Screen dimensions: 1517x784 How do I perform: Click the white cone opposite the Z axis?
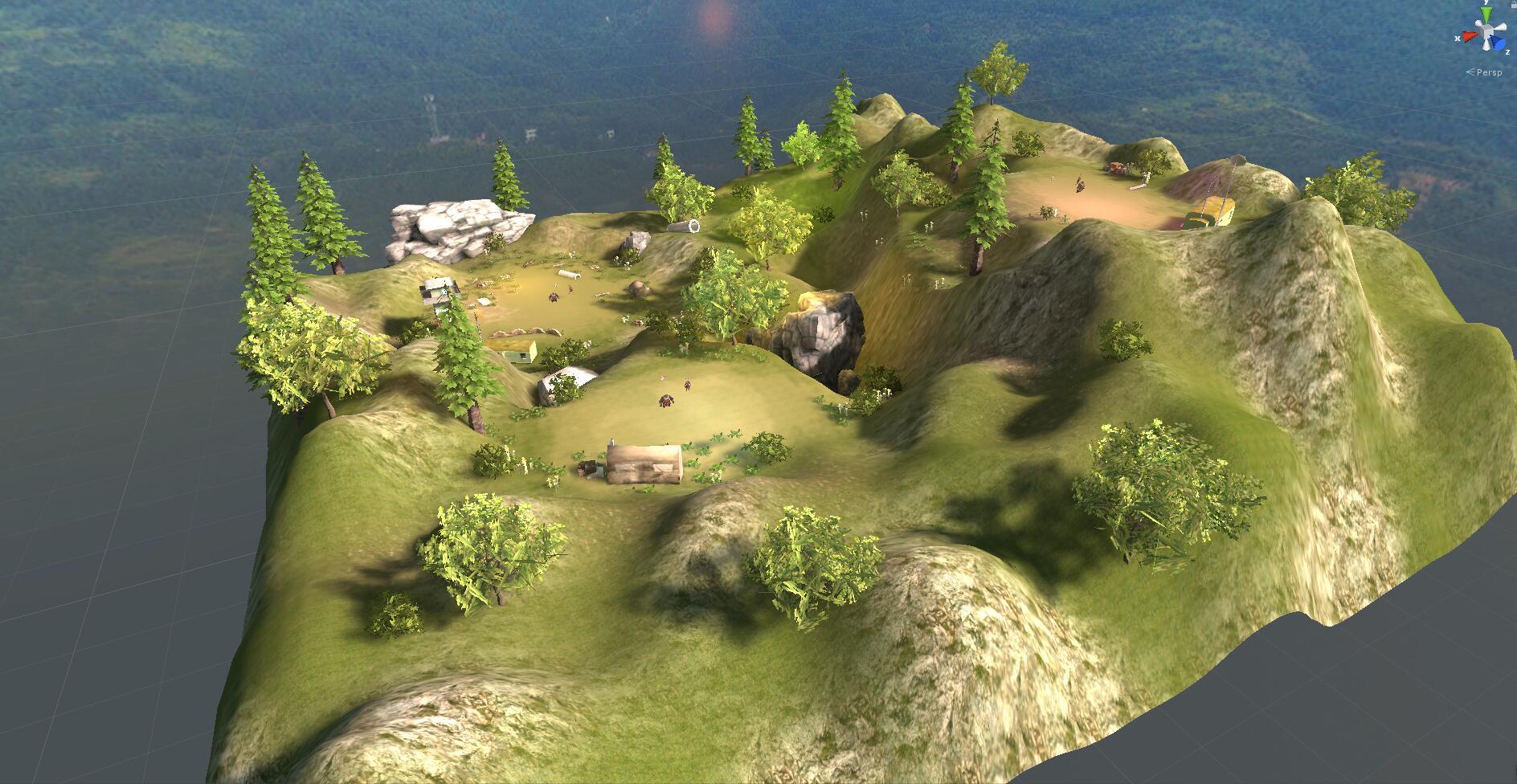[x=1478, y=22]
